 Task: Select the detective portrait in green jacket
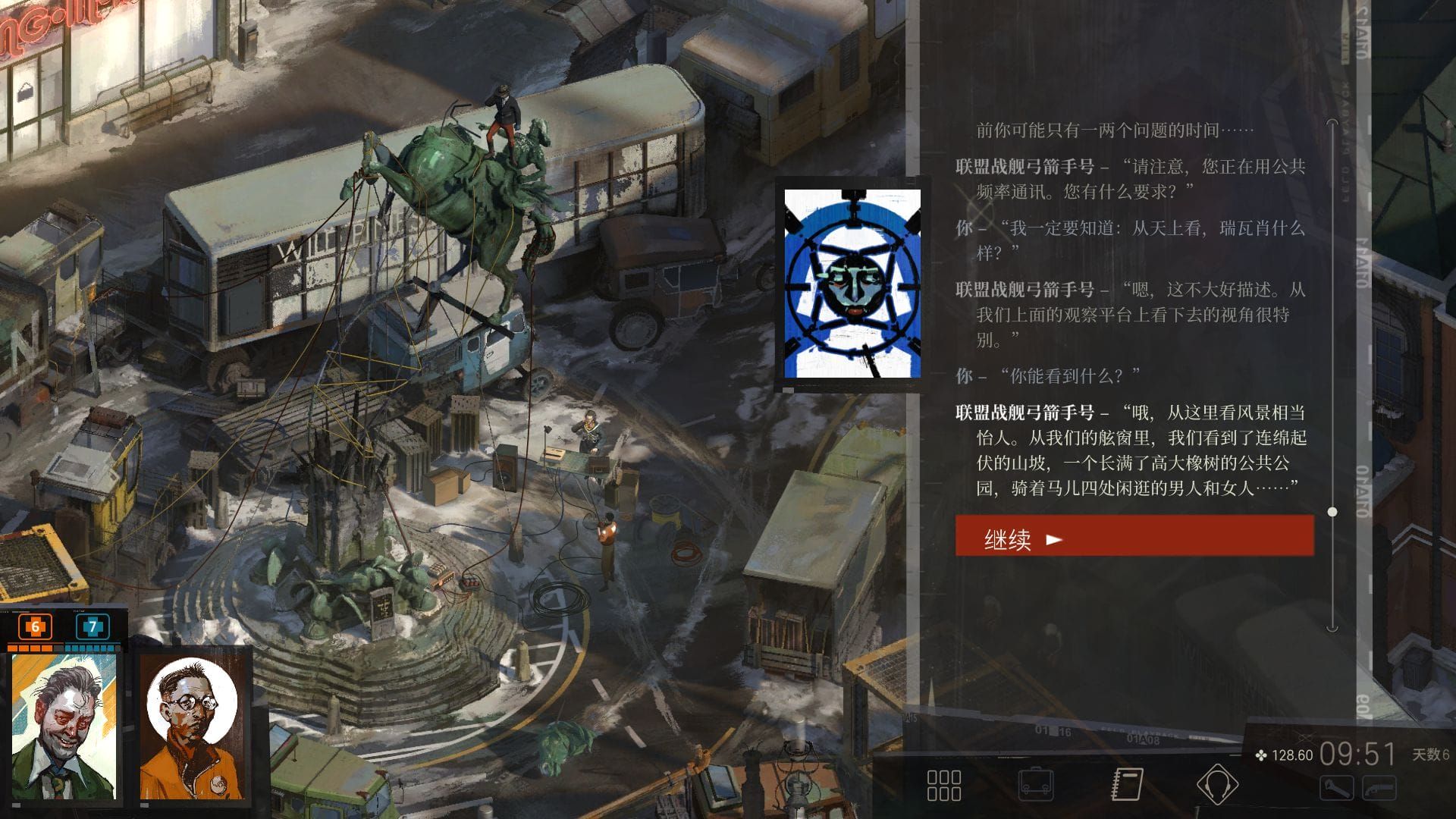(x=64, y=726)
